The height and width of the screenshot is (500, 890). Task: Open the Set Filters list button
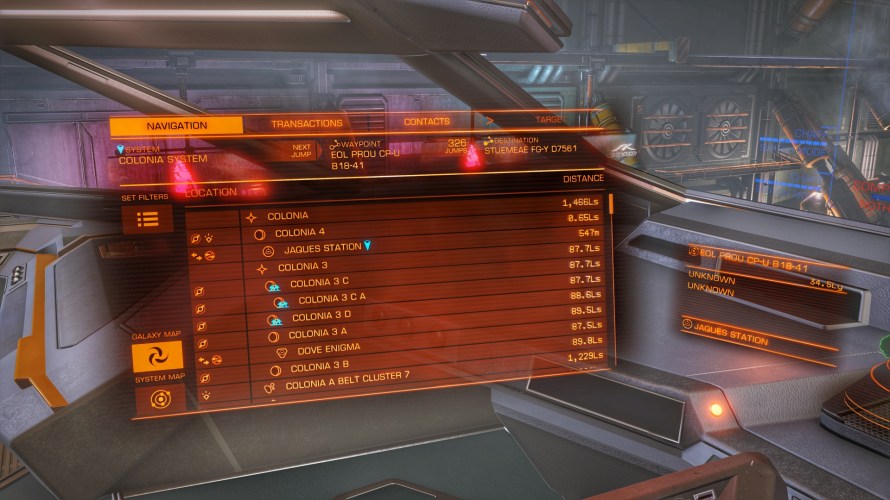[147, 219]
